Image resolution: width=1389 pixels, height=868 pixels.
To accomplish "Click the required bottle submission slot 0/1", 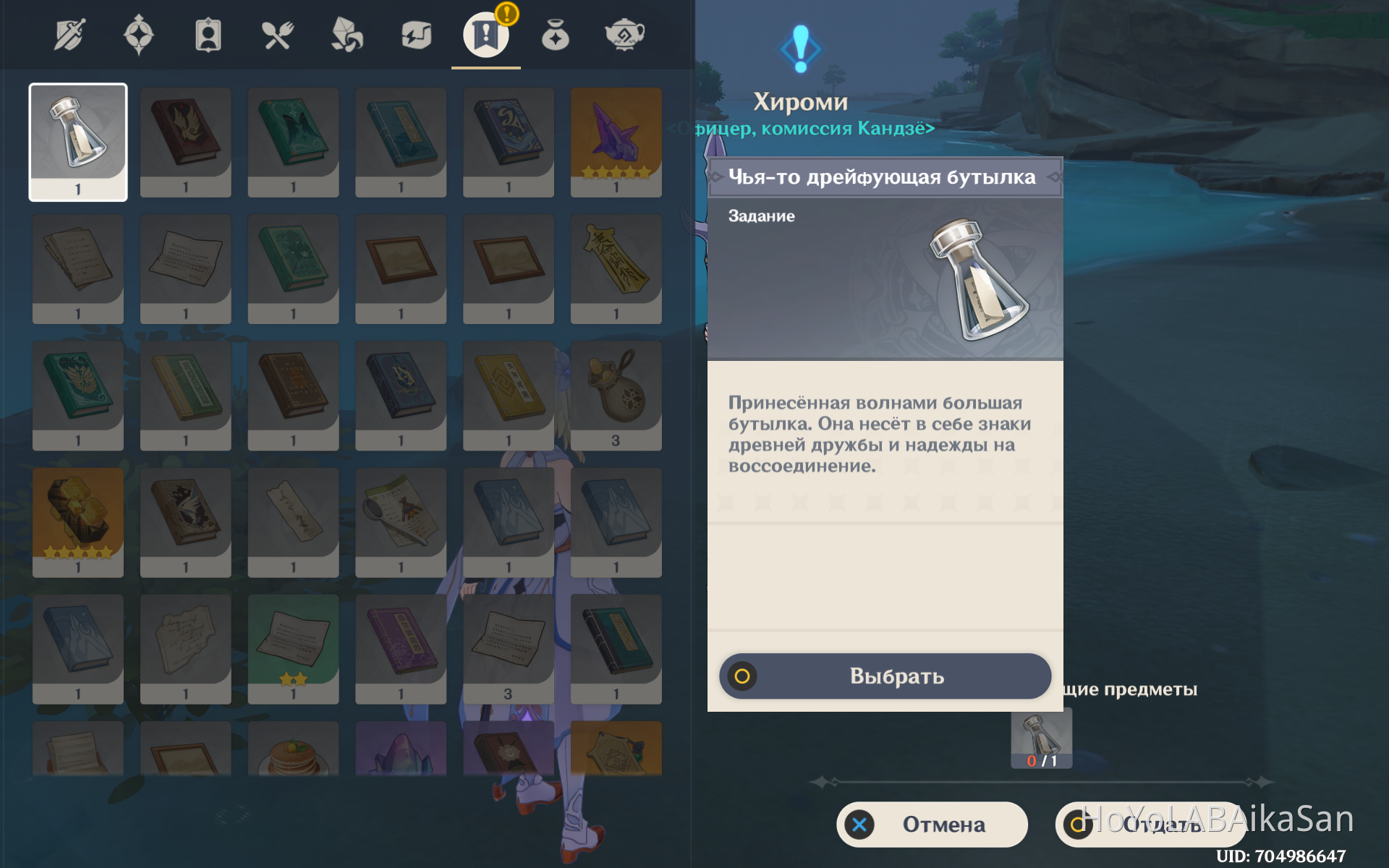I will click(x=1041, y=739).
